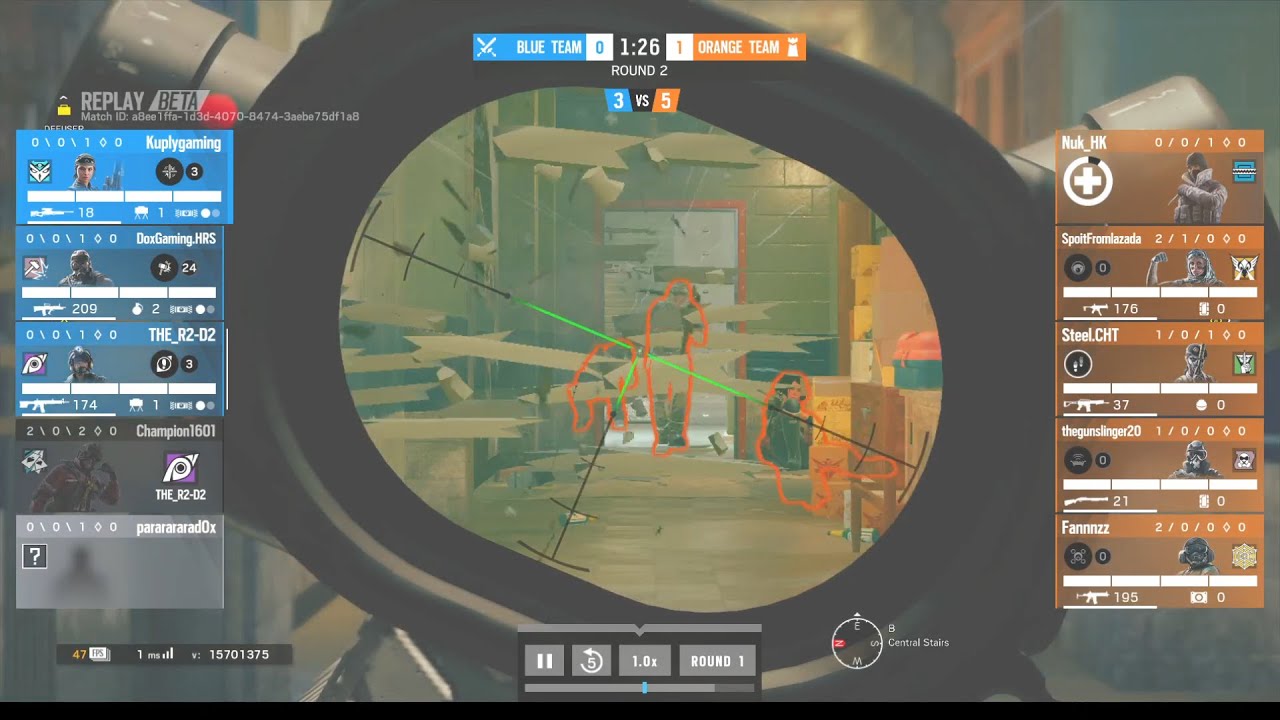Open the ROUND 1 selector
1280x720 pixels.
[x=717, y=661]
